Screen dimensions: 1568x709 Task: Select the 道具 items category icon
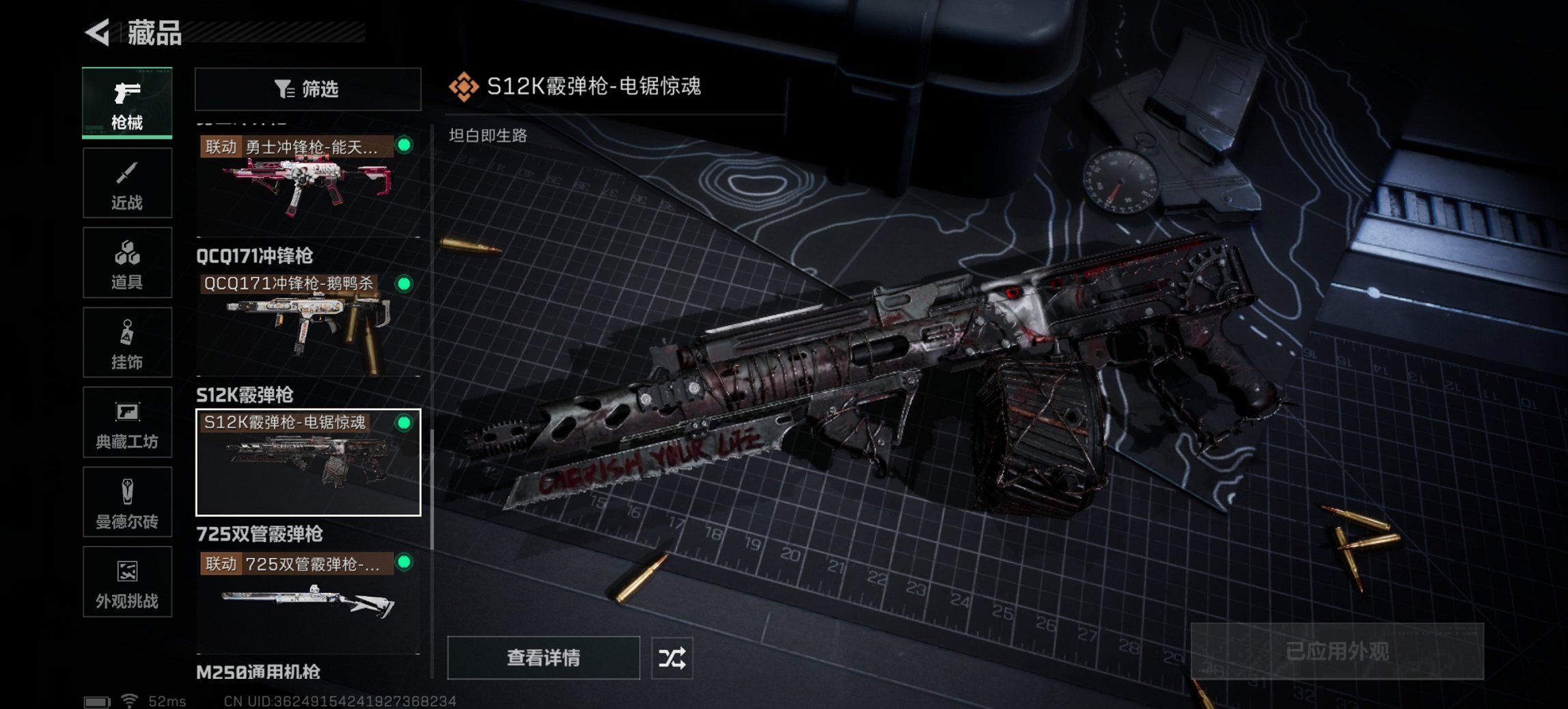[127, 262]
